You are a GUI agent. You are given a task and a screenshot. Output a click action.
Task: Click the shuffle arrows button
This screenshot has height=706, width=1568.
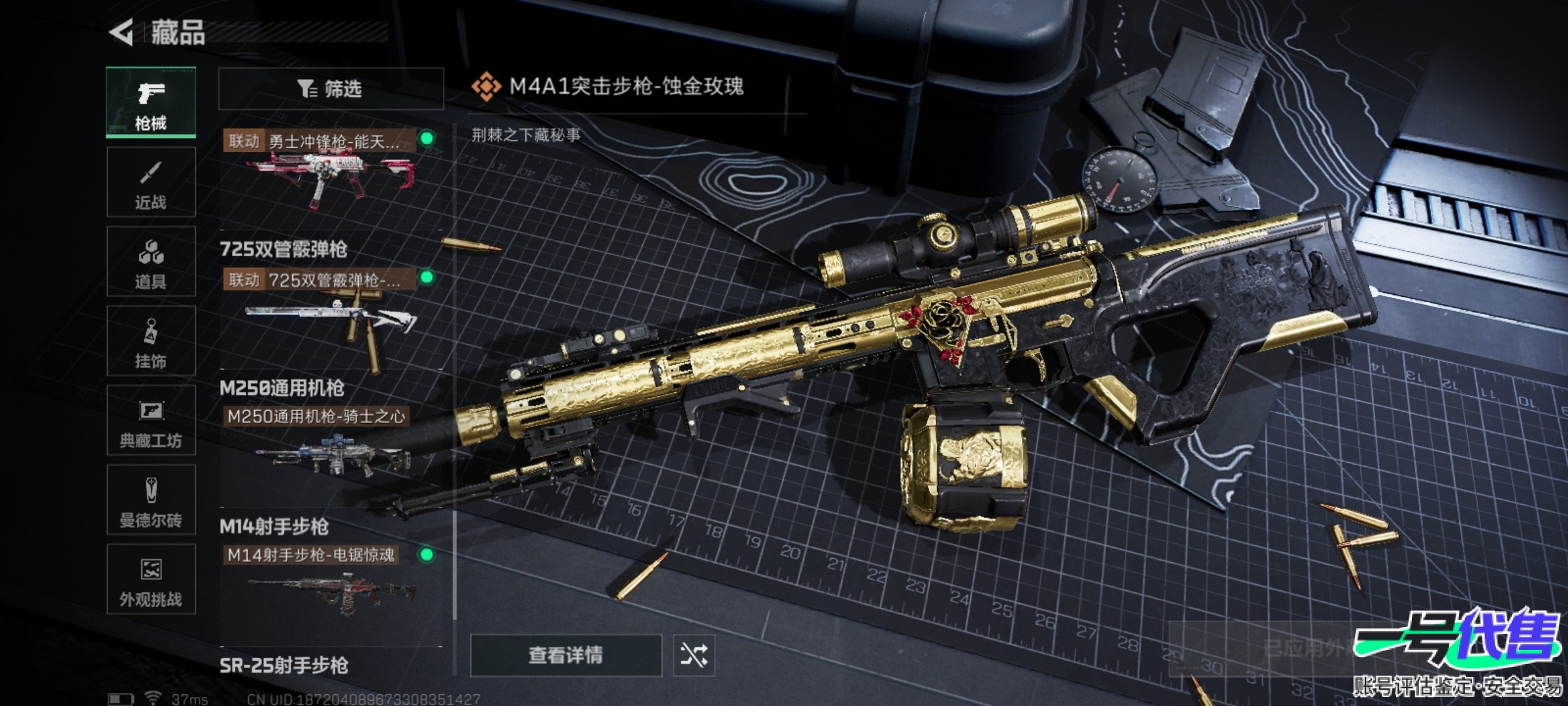[x=694, y=655]
